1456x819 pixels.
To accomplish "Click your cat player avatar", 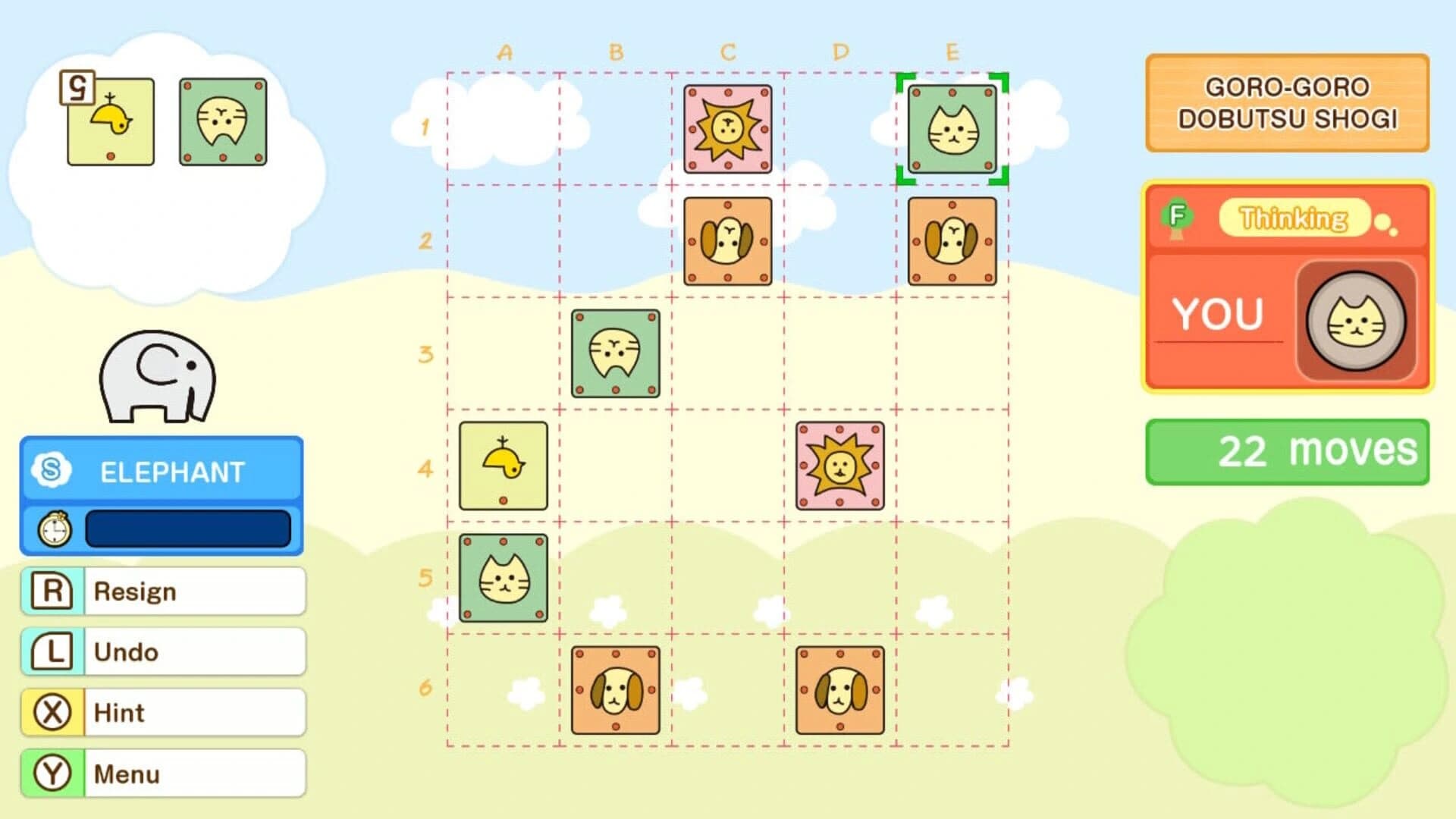I will click(x=1354, y=318).
